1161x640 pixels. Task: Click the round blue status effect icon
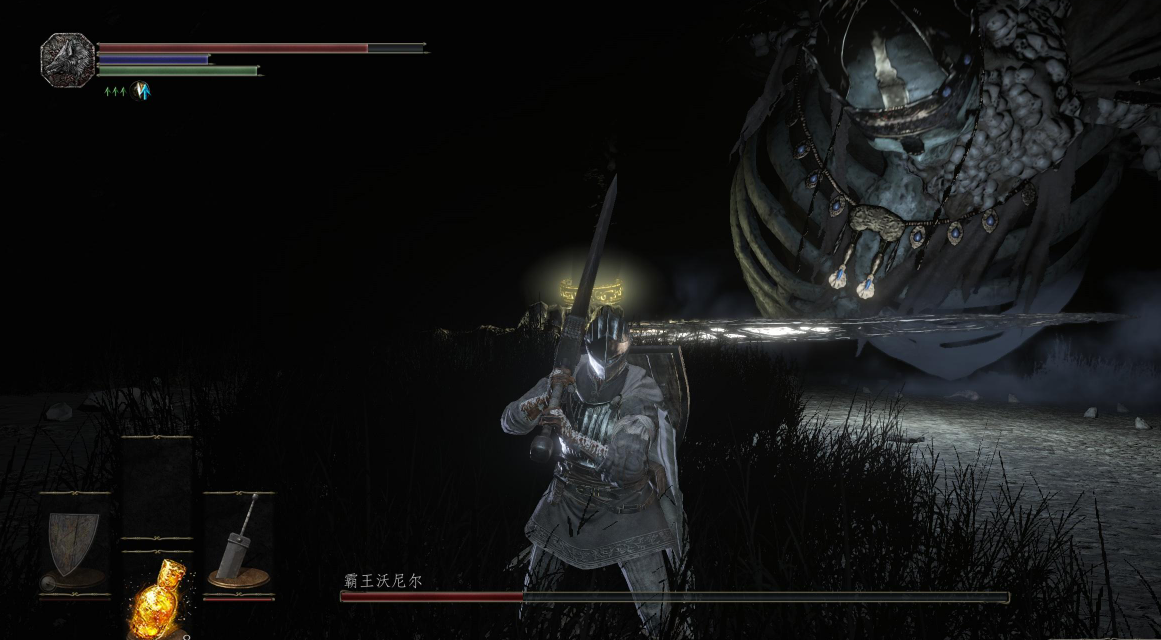click(141, 91)
